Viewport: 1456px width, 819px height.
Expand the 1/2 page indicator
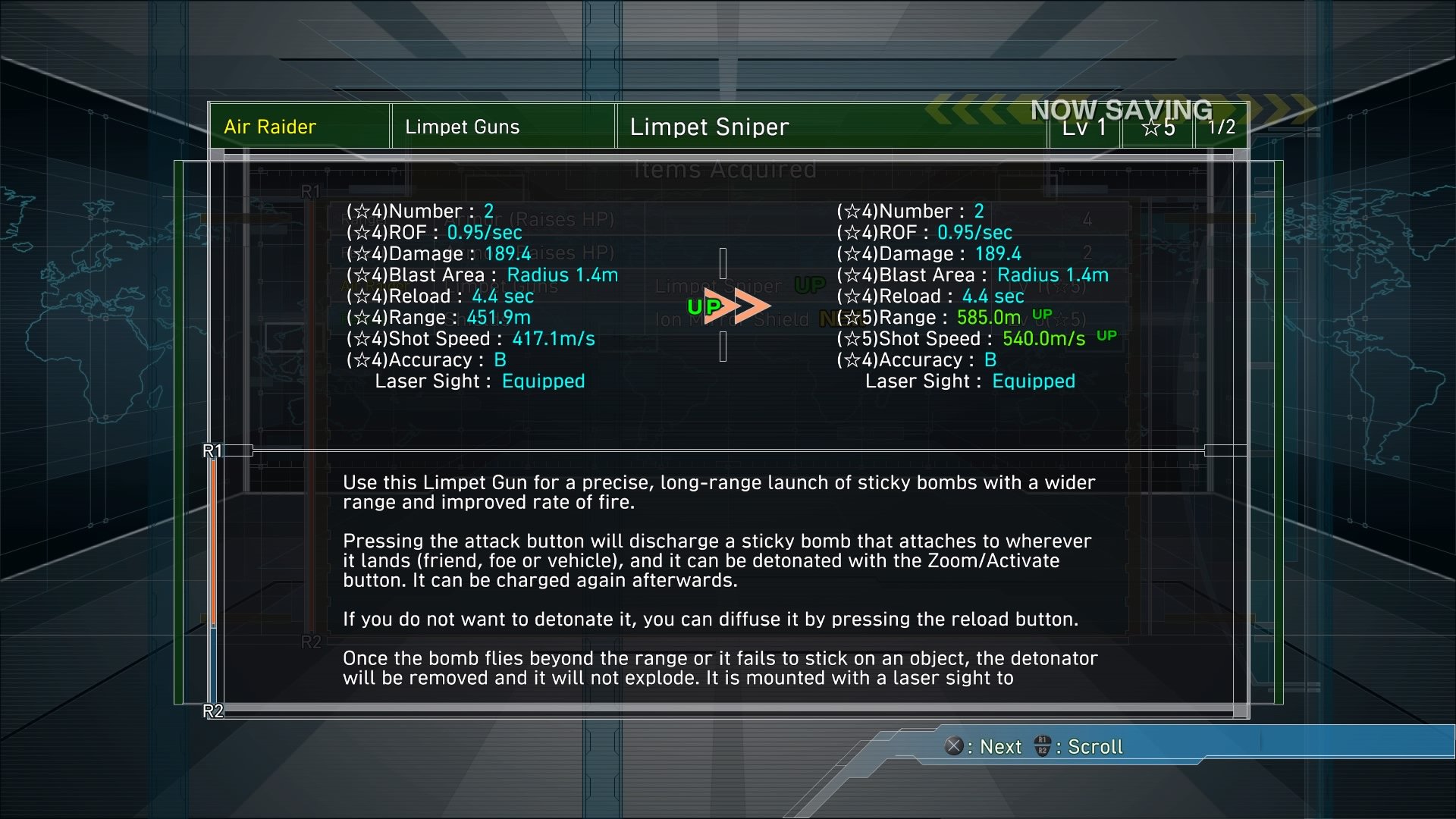[x=1221, y=127]
